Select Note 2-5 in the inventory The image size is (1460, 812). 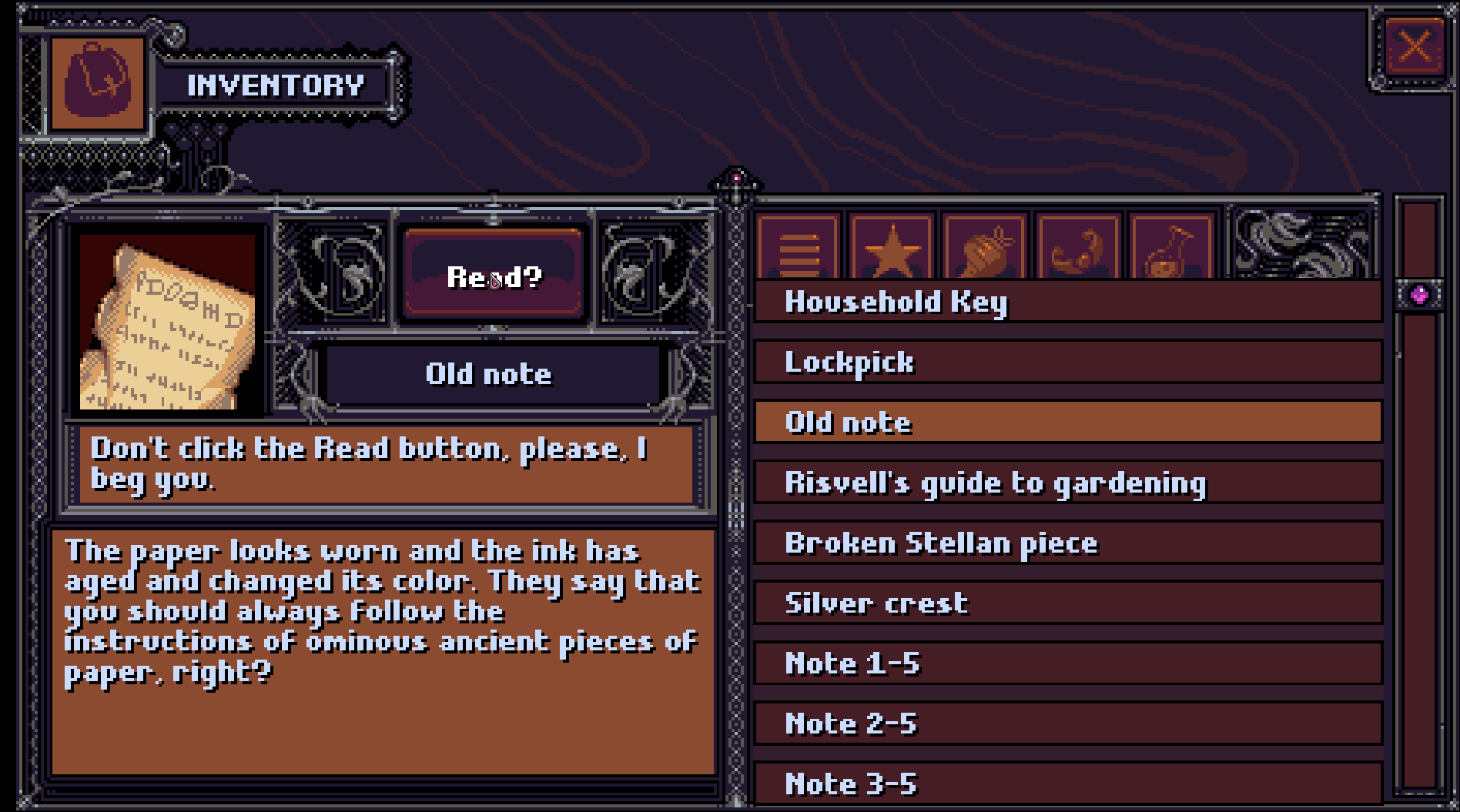tap(1067, 723)
